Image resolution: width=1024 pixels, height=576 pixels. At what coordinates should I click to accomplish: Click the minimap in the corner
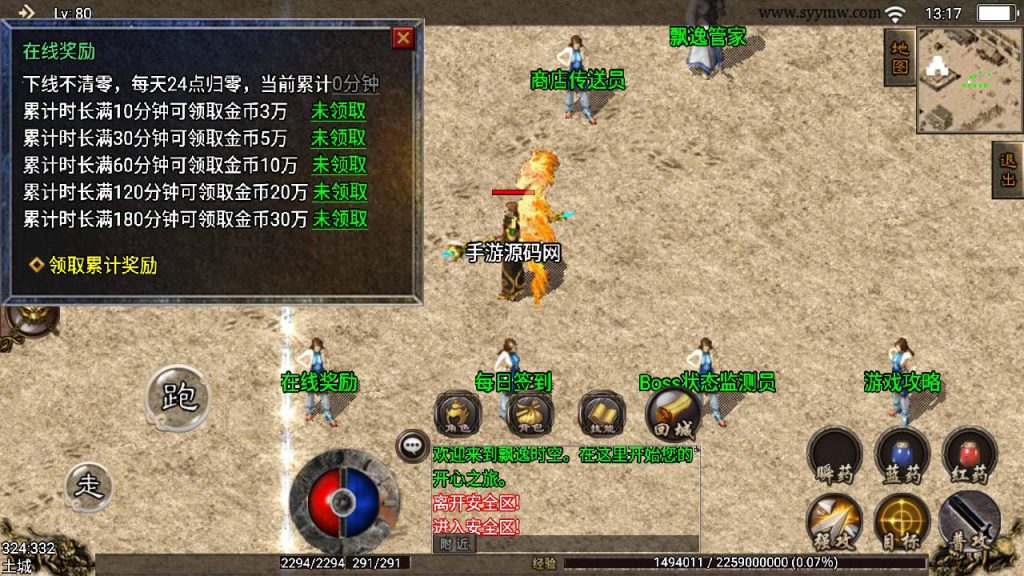(x=963, y=79)
